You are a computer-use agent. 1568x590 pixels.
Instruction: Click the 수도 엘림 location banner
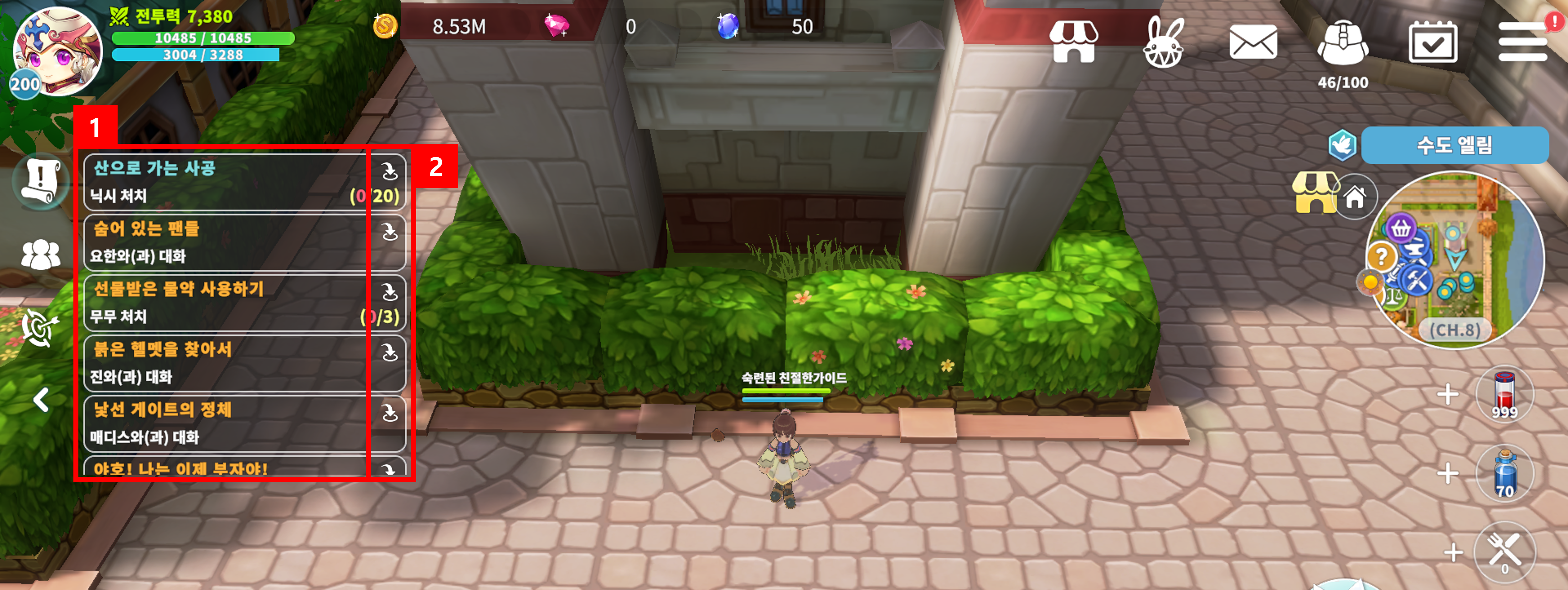coord(1454,145)
